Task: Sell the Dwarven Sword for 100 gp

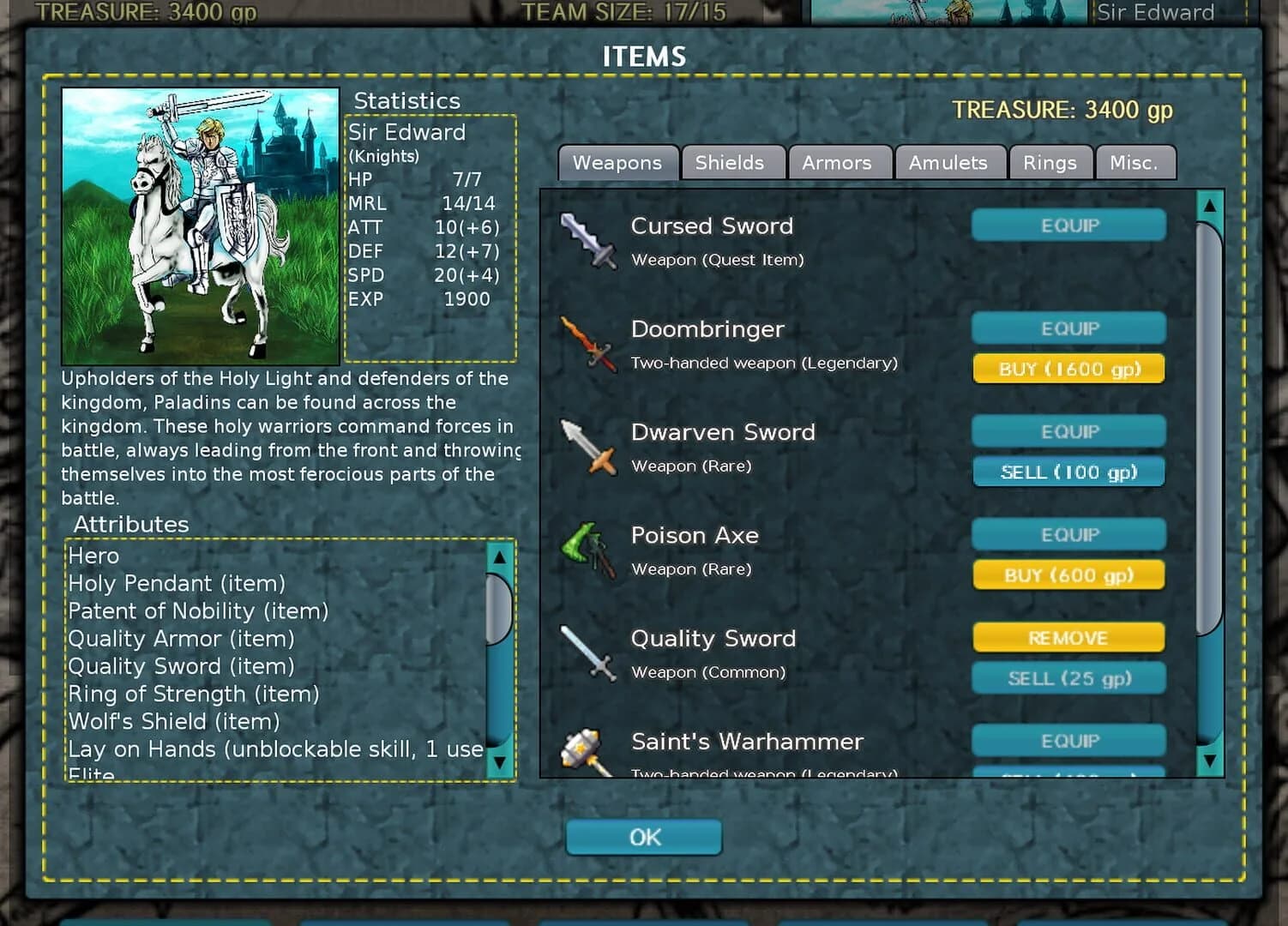Action: pos(1068,471)
